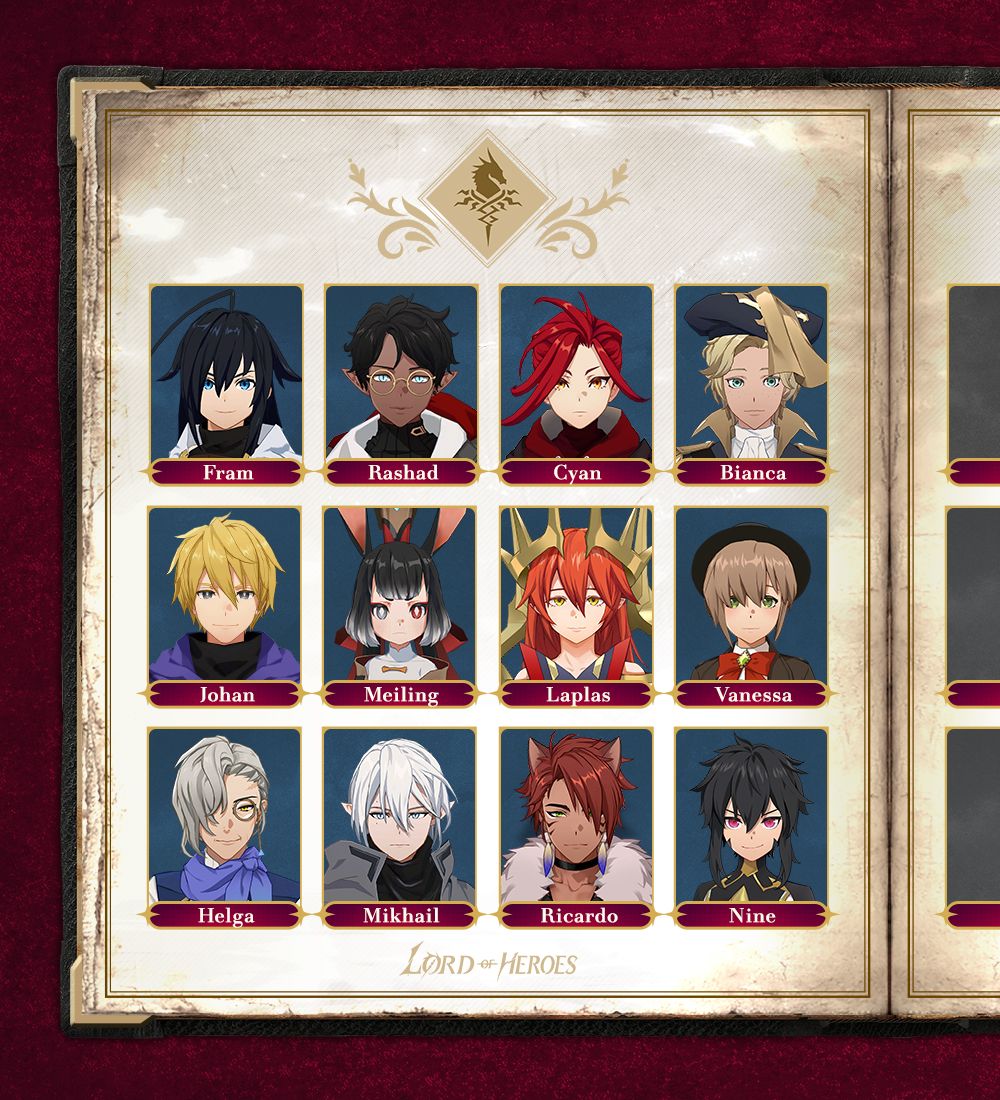This screenshot has height=1100, width=1000.
Task: Pick Vanessa's character card
Action: pos(752,595)
